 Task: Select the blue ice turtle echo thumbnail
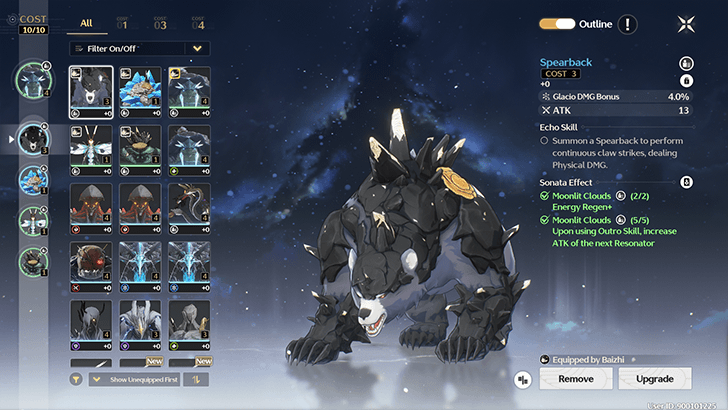pos(140,92)
